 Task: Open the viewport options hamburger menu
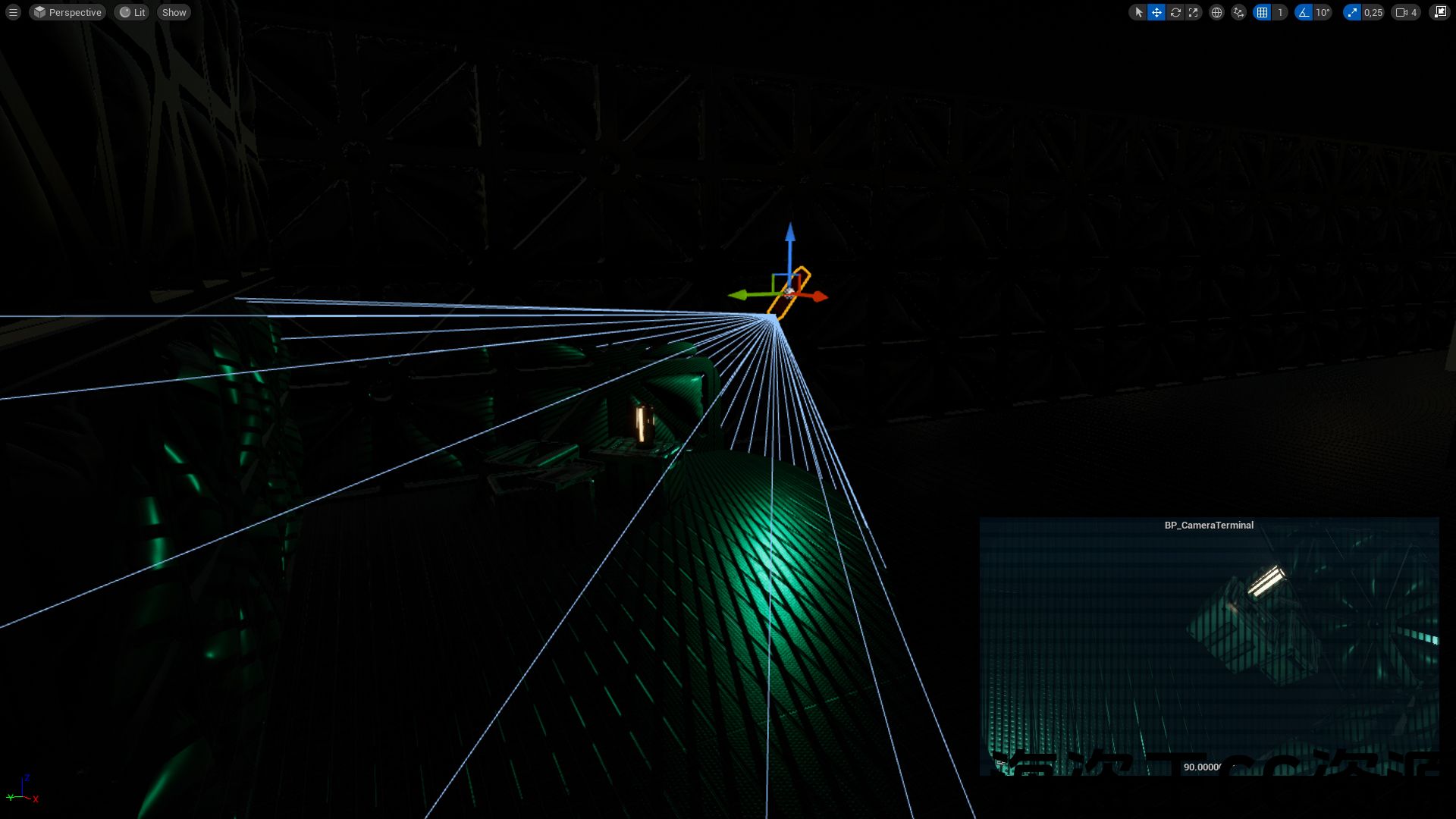[x=13, y=12]
